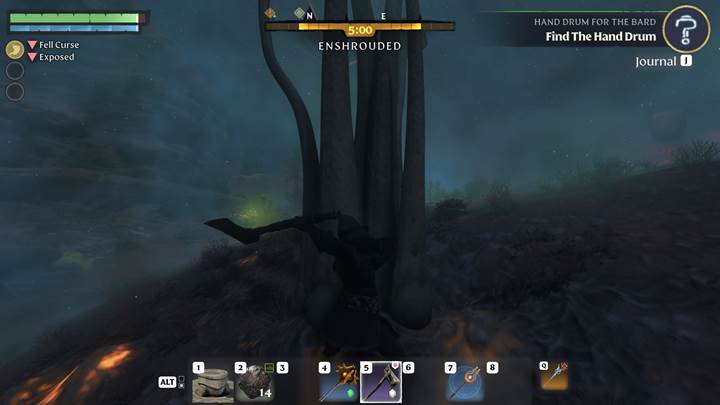The image size is (720, 405).
Task: Select the highlighted axe in slot 5
Action: (381, 383)
